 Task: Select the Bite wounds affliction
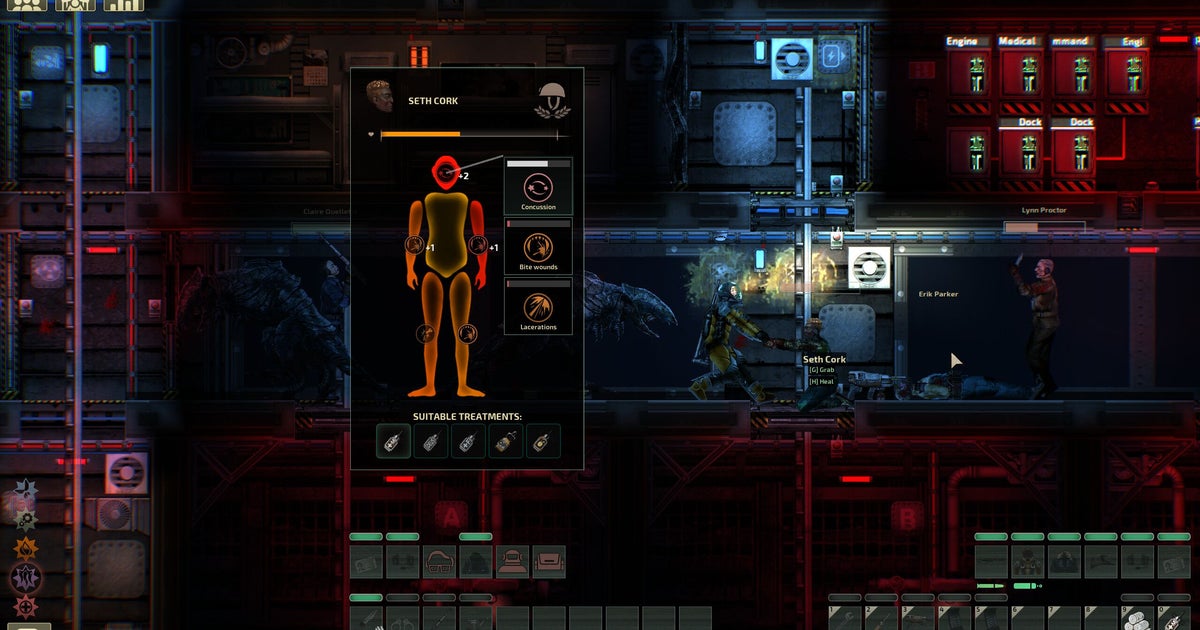click(538, 247)
